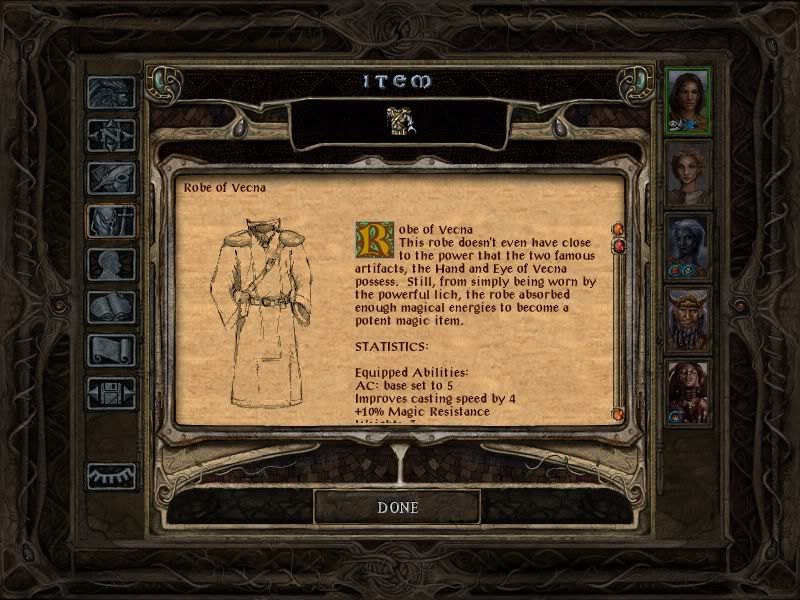
Task: Click the description scrollbar's down arrow
Action: [x=617, y=413]
